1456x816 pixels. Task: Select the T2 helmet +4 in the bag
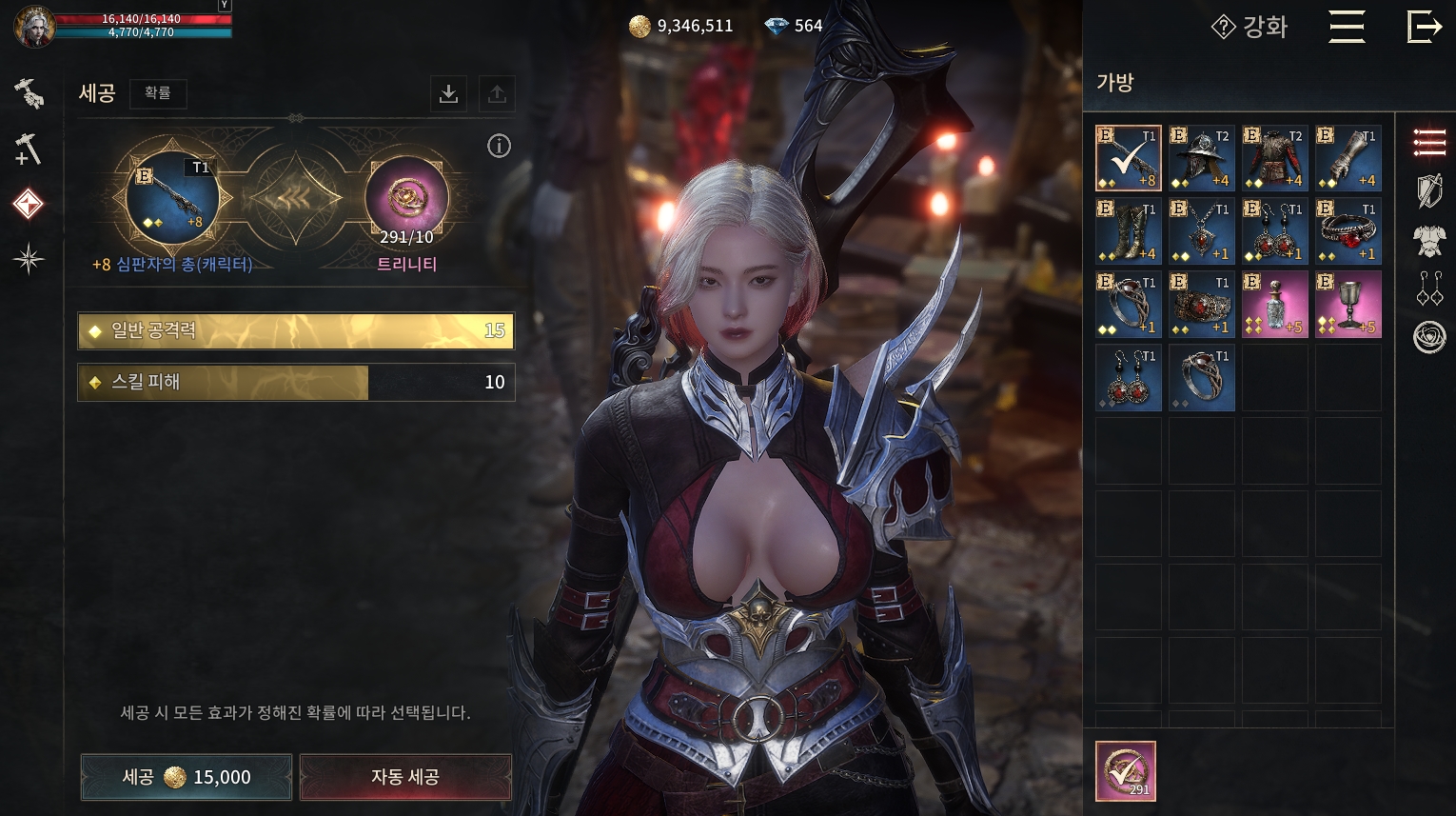pyautogui.click(x=1201, y=158)
